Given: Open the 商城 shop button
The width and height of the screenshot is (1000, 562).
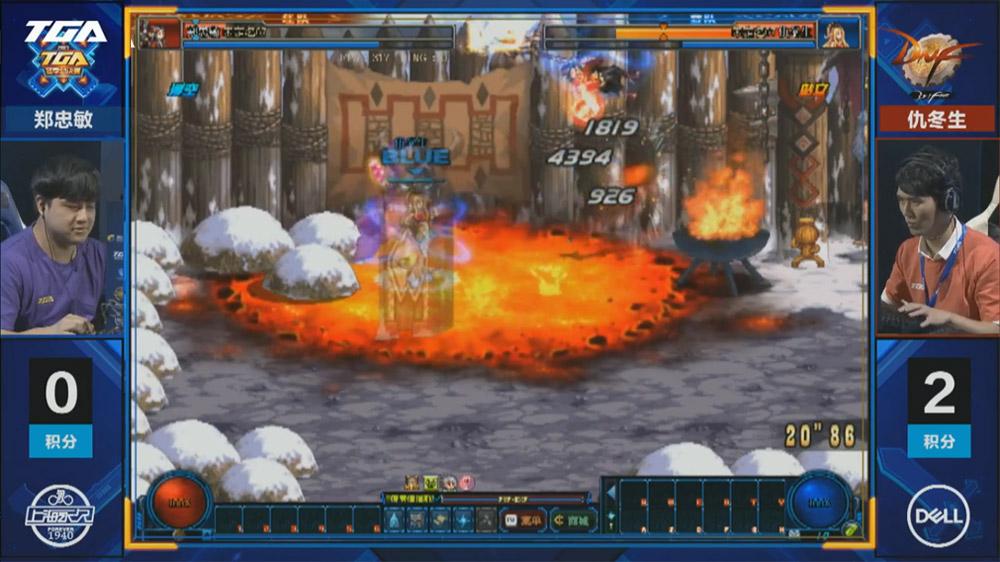Looking at the screenshot, I should pyautogui.click(x=572, y=520).
